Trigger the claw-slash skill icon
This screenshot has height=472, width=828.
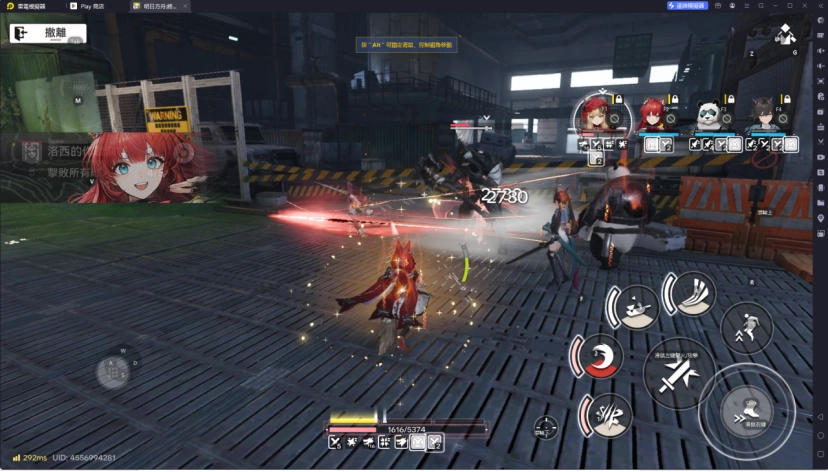click(608, 414)
